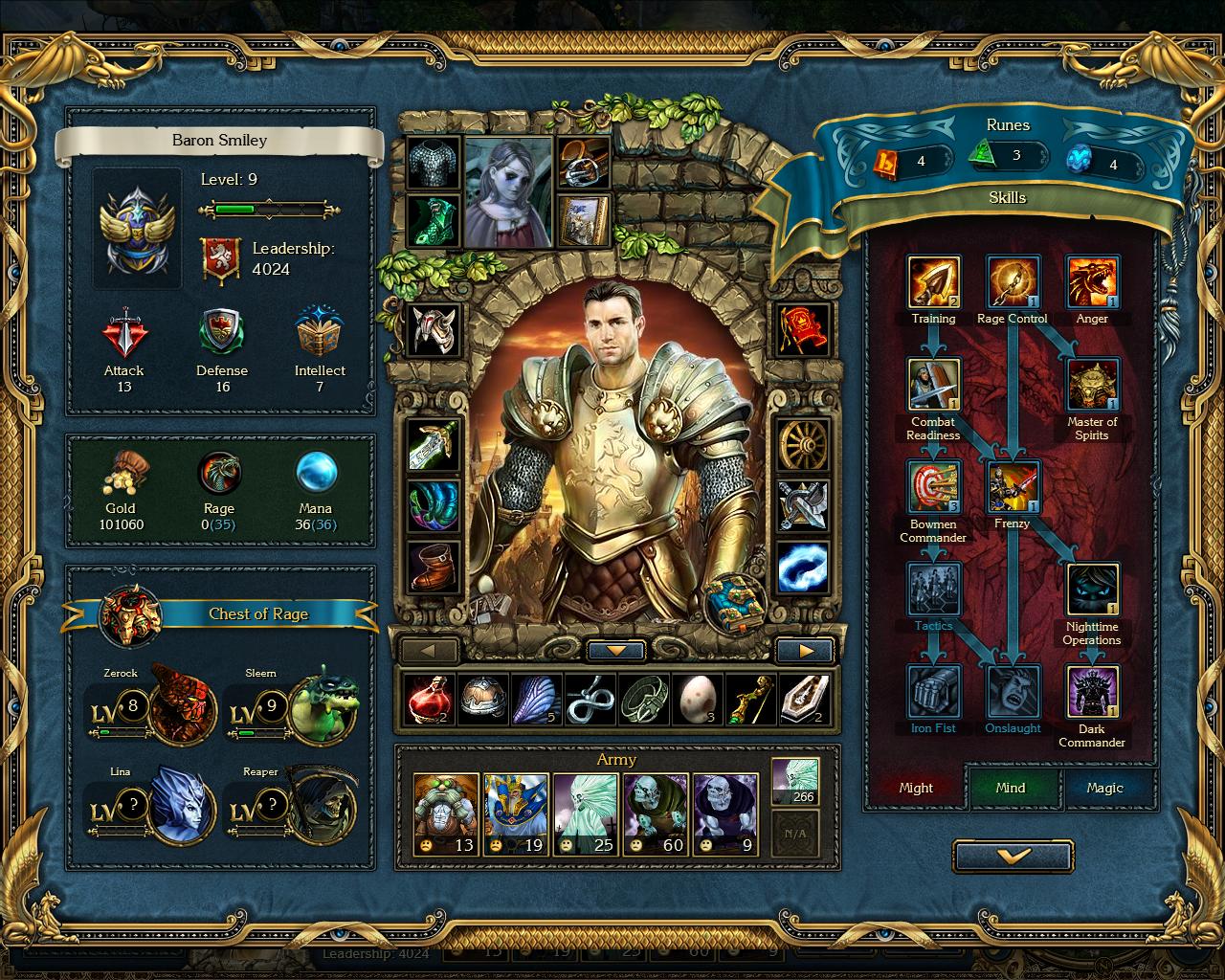Select the Frenzy skill
This screenshot has width=1225, height=980.
coord(1013,487)
